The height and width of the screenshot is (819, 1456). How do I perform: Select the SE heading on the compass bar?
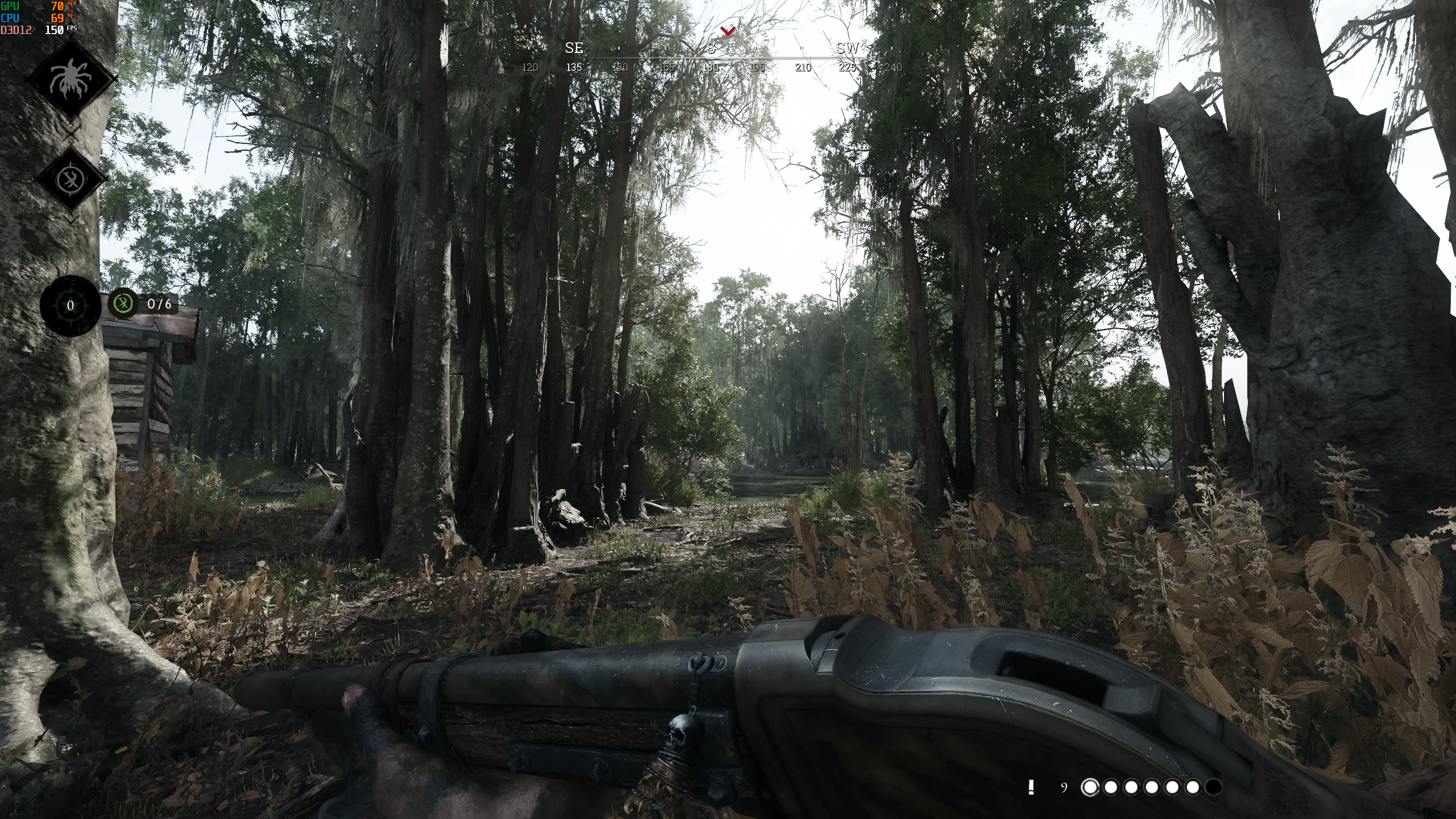tap(573, 48)
